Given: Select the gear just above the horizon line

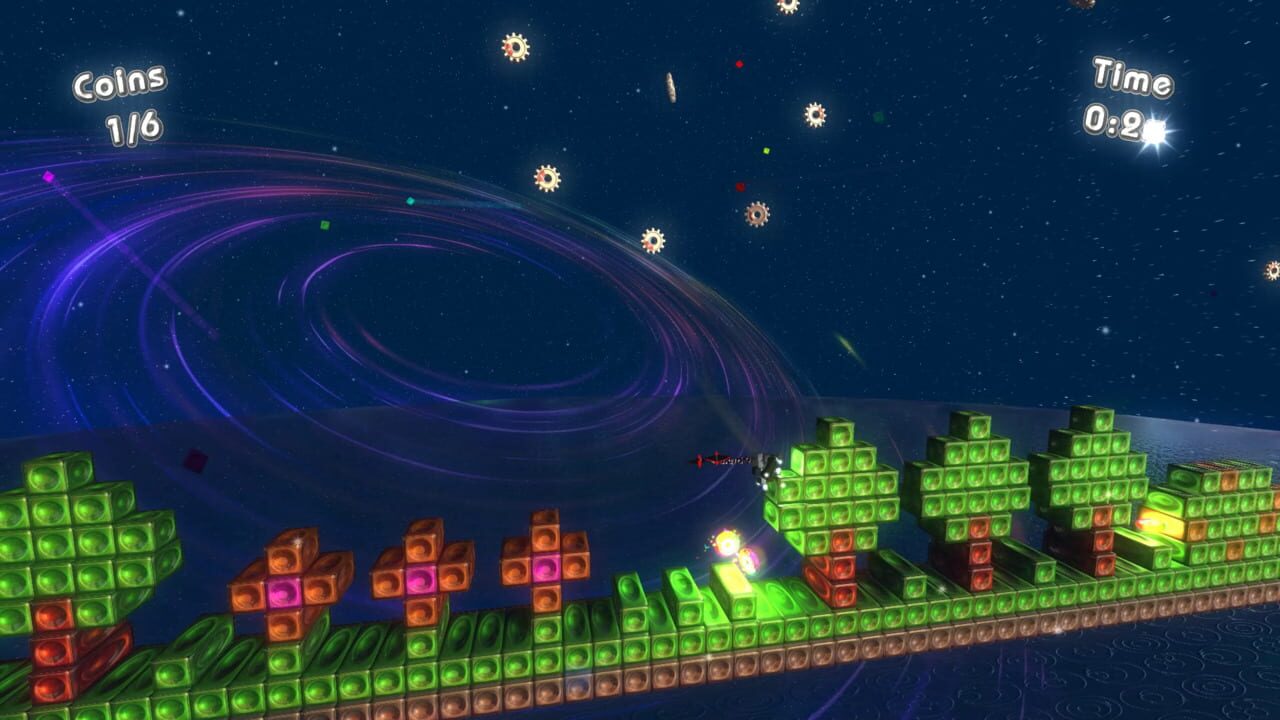Looking at the screenshot, I should pos(653,240).
